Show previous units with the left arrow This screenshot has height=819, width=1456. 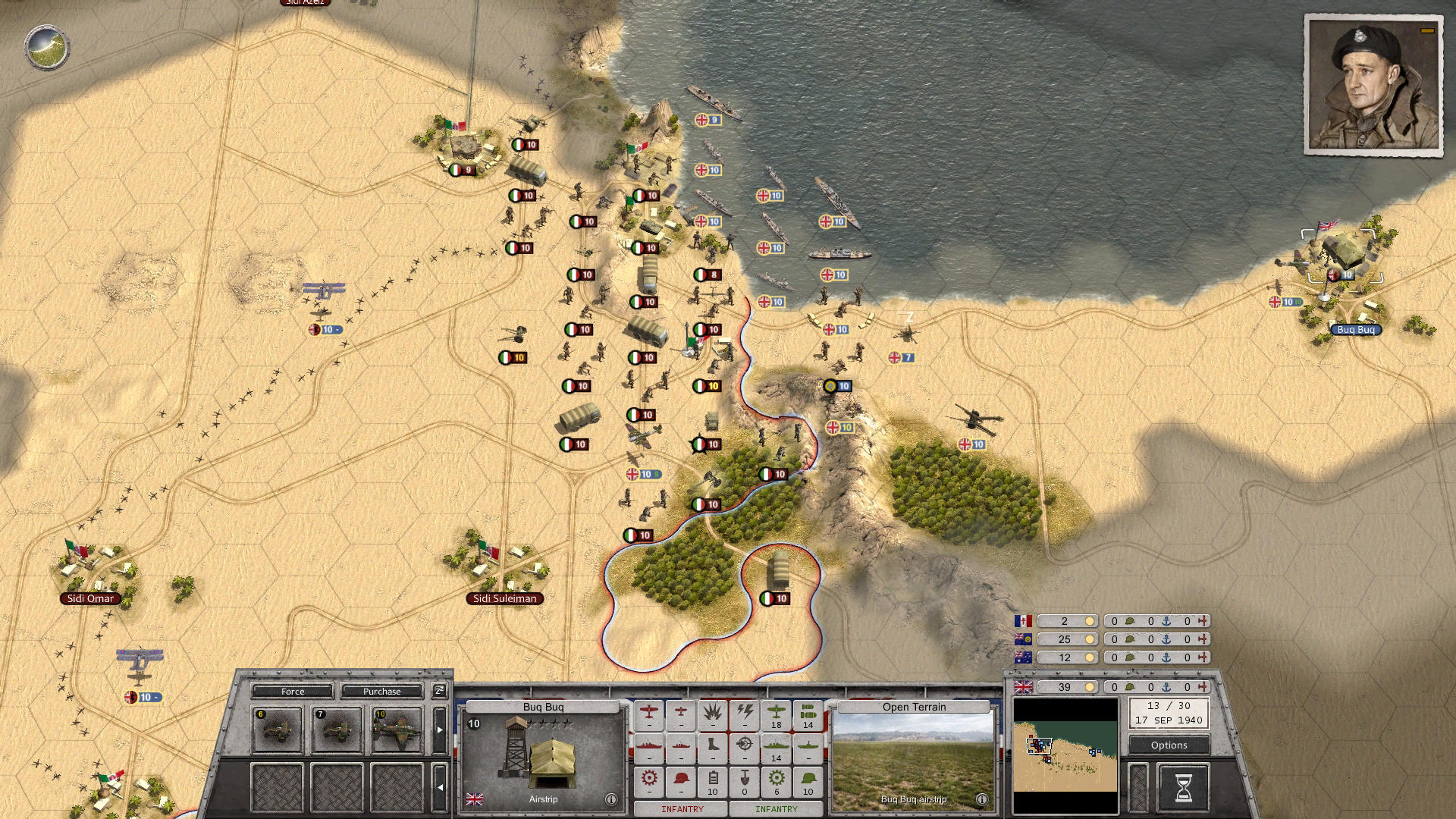pyautogui.click(x=440, y=787)
